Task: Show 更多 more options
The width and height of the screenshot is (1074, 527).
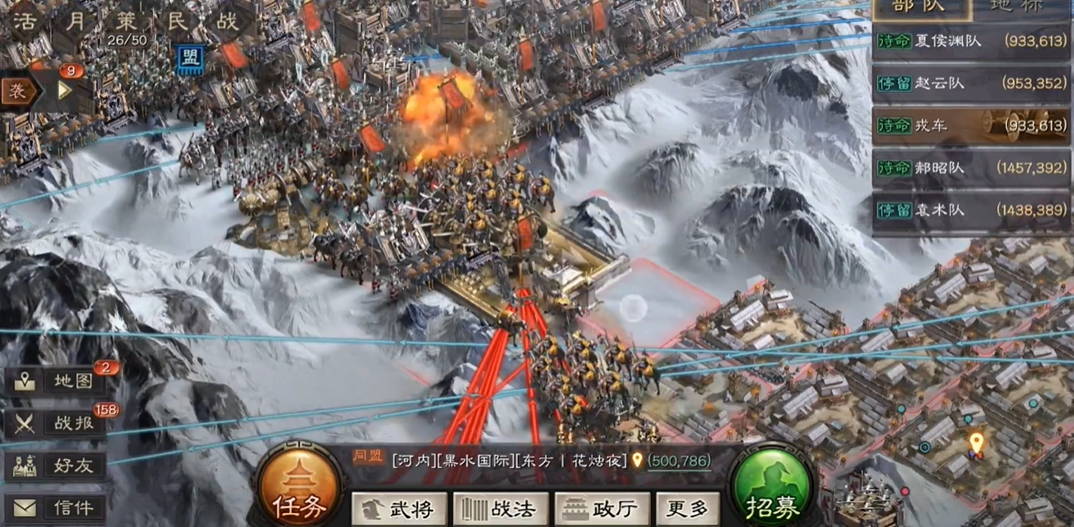Action: (687, 509)
